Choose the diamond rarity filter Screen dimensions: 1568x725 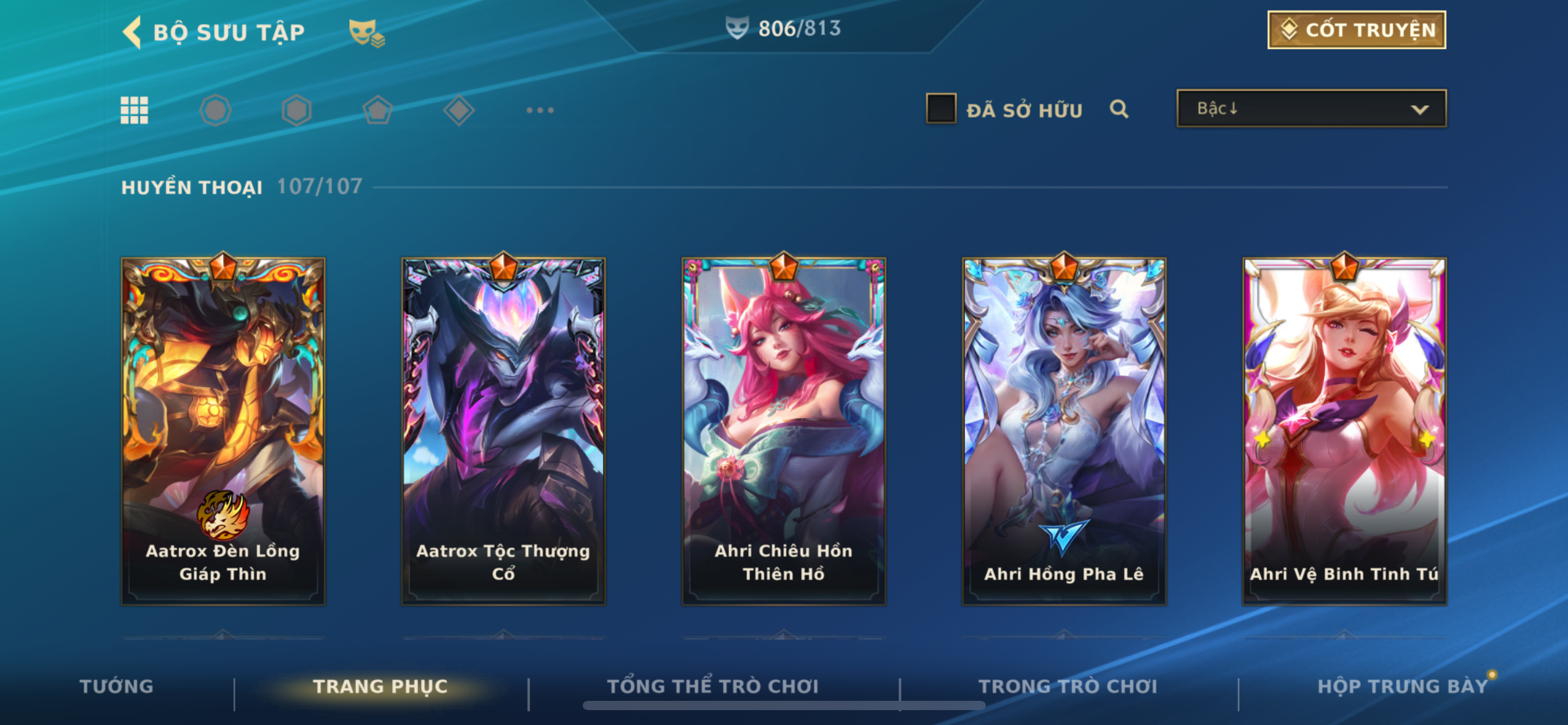click(x=459, y=110)
